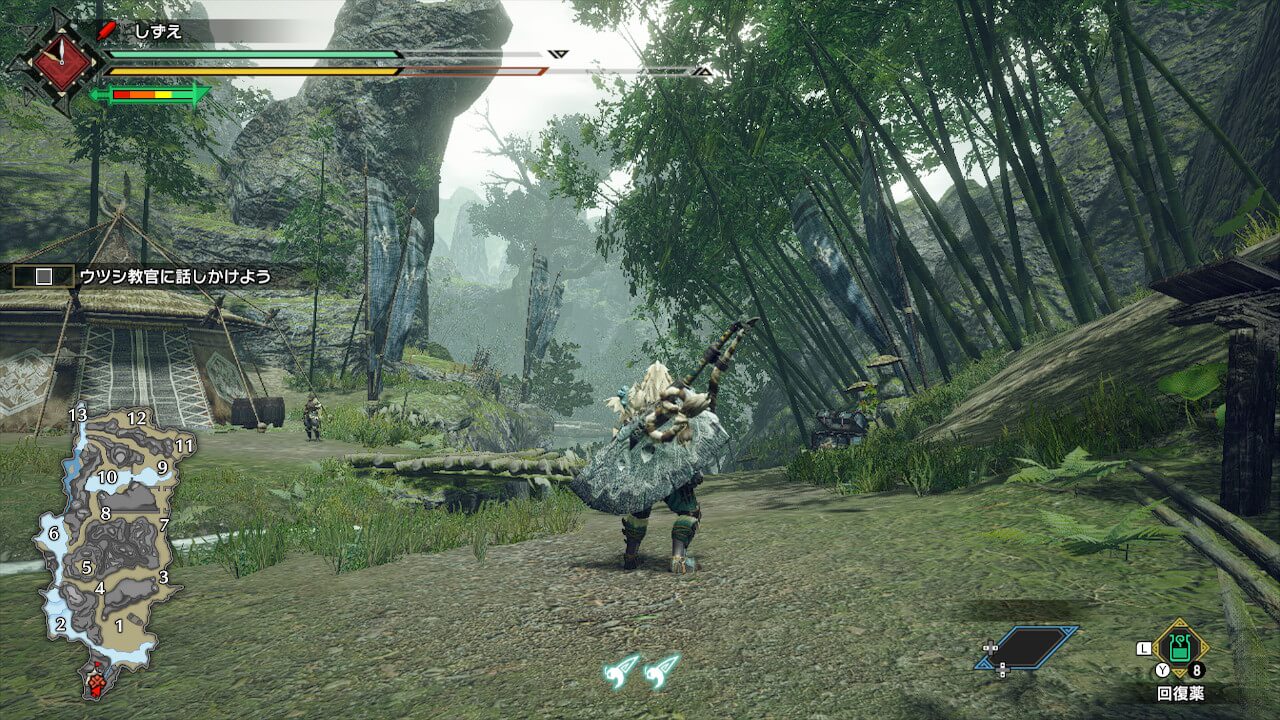
Task: Pick area 11 on the minimap
Action: (184, 446)
